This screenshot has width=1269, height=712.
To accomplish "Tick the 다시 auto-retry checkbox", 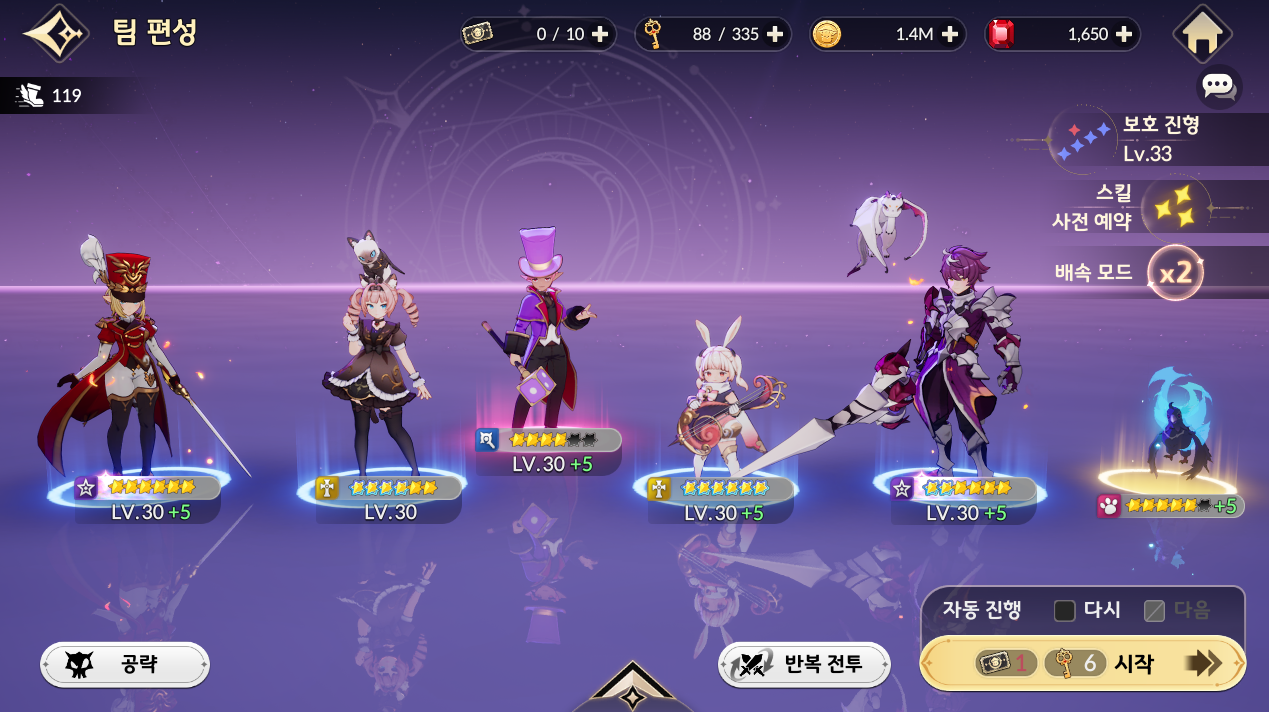I will click(1065, 610).
